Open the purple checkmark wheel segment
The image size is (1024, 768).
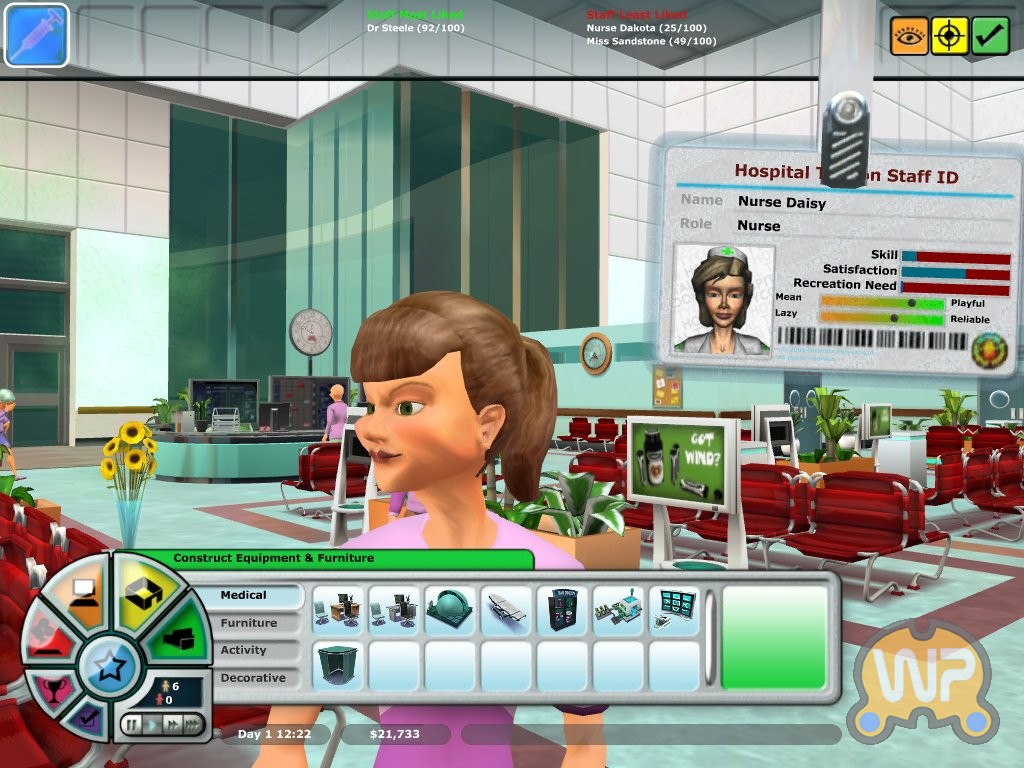[89, 717]
